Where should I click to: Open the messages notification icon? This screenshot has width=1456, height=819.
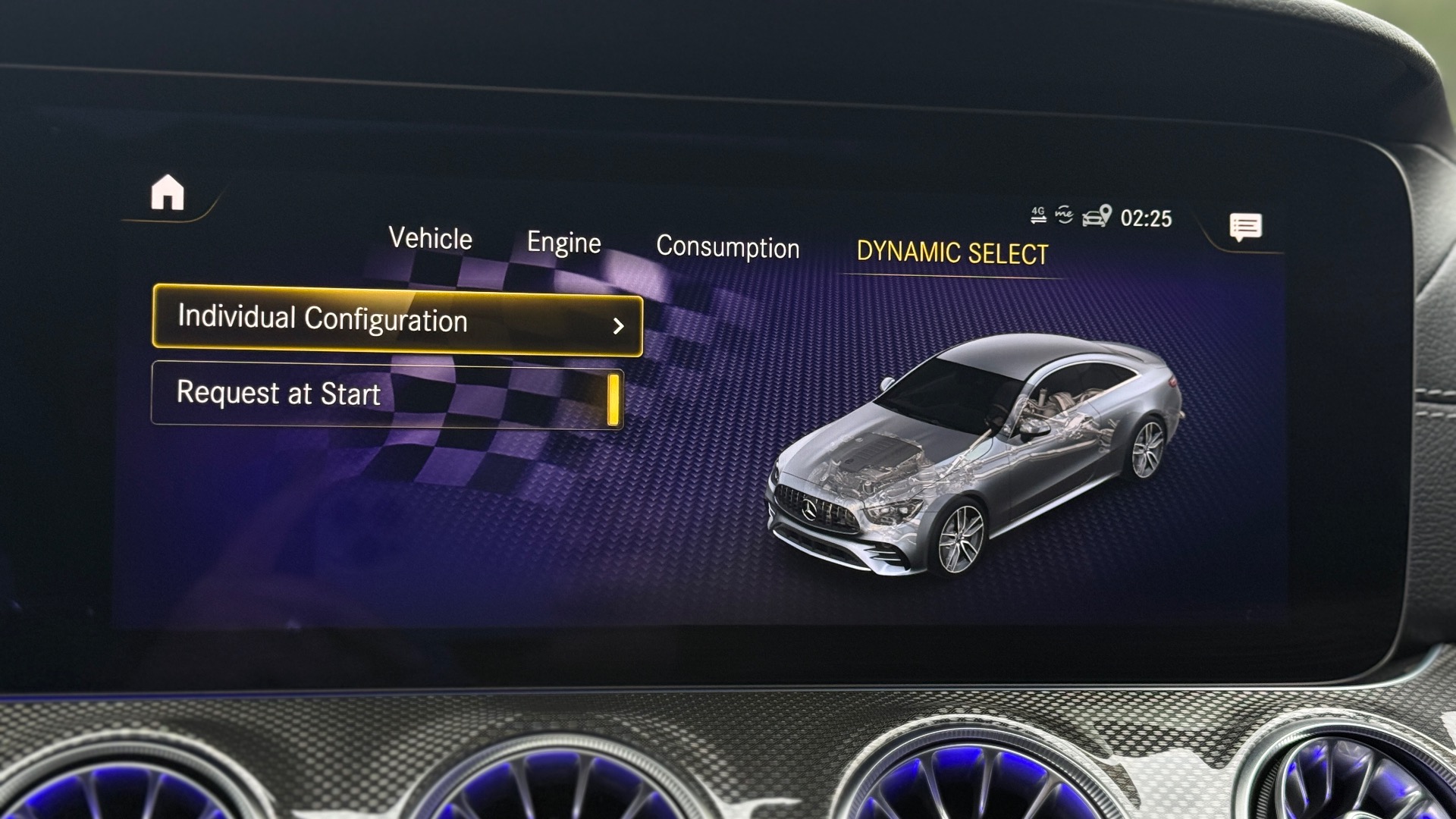(1245, 227)
